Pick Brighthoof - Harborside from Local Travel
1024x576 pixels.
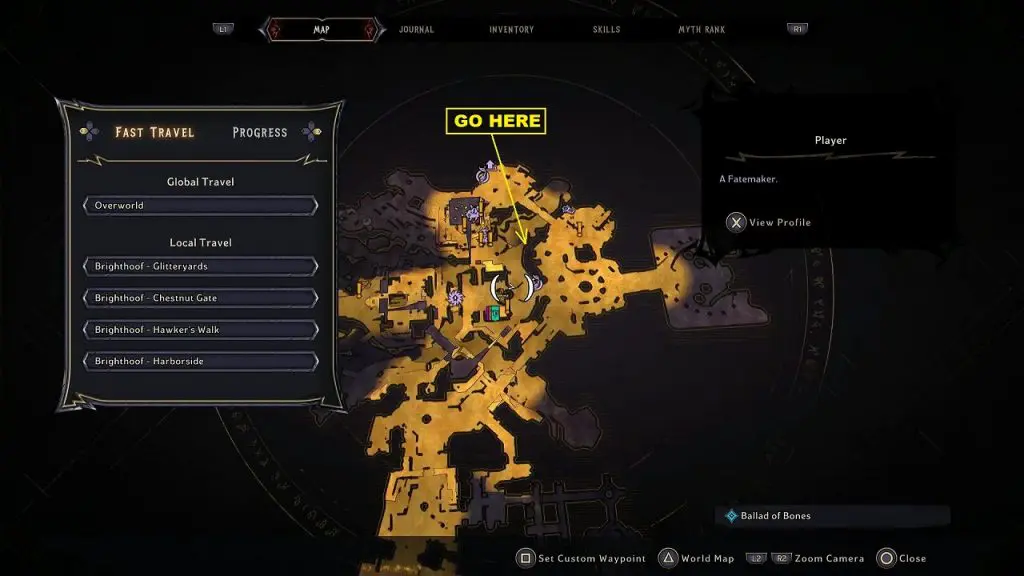coord(200,361)
